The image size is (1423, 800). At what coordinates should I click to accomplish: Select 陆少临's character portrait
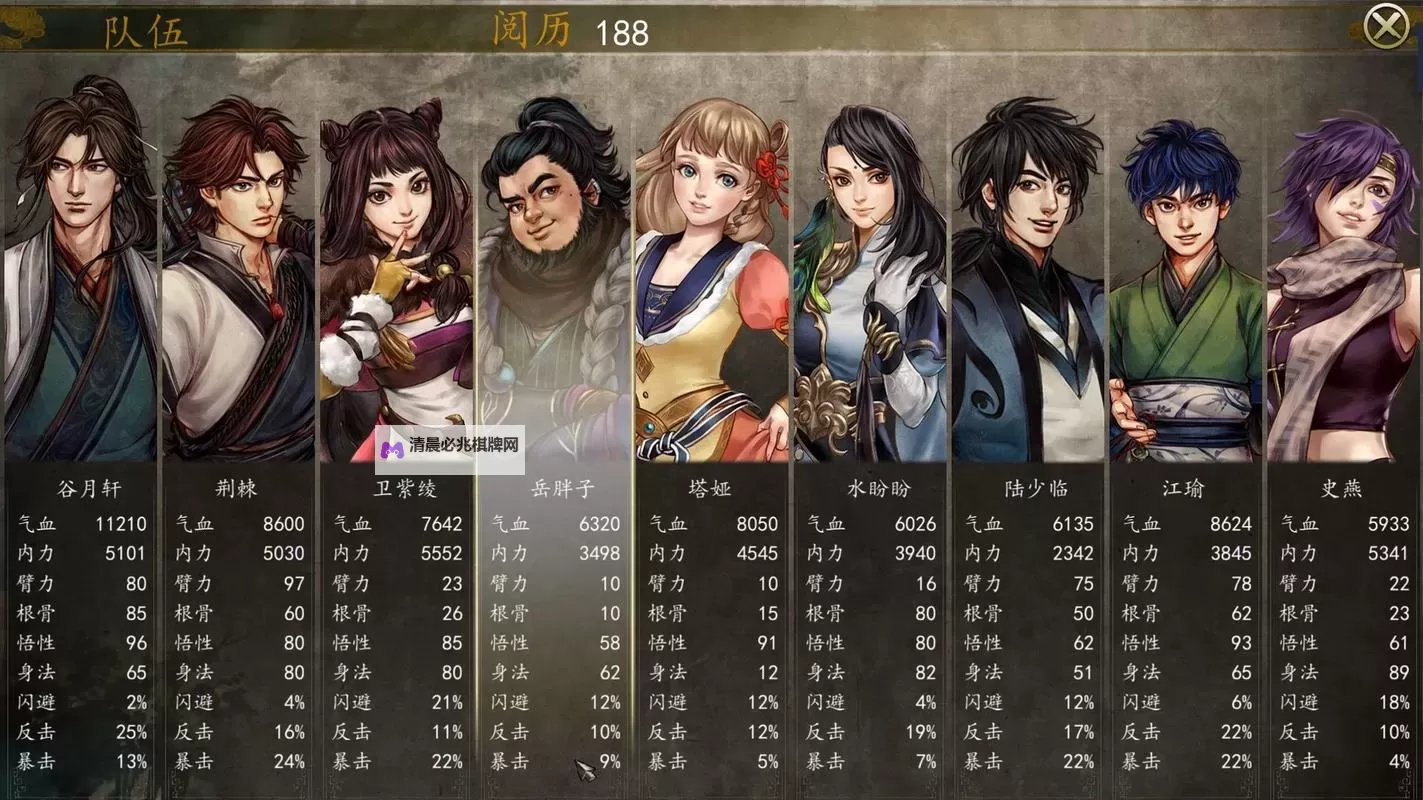click(1027, 280)
